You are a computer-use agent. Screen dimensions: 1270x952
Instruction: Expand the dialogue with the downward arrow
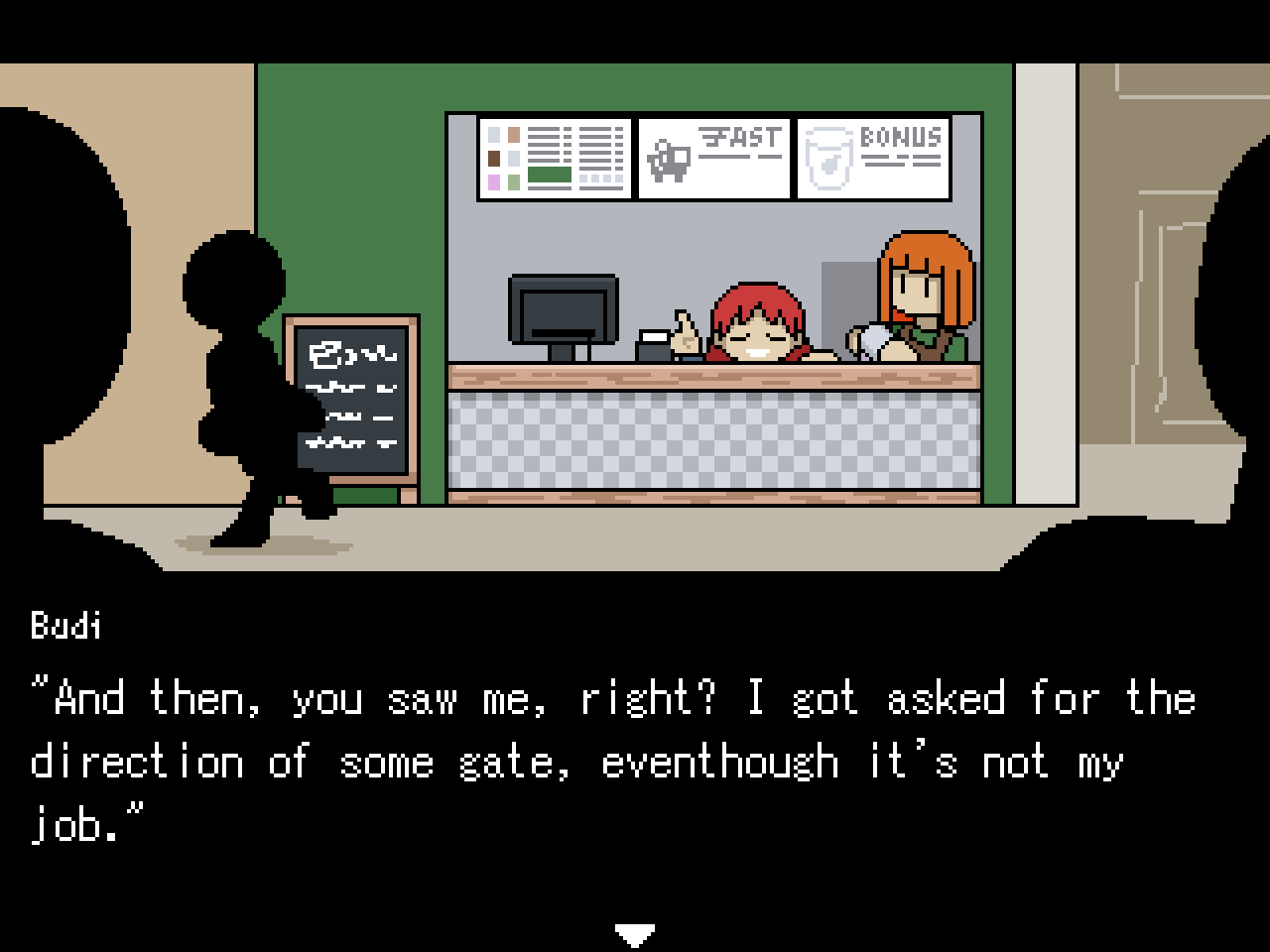coord(634,932)
